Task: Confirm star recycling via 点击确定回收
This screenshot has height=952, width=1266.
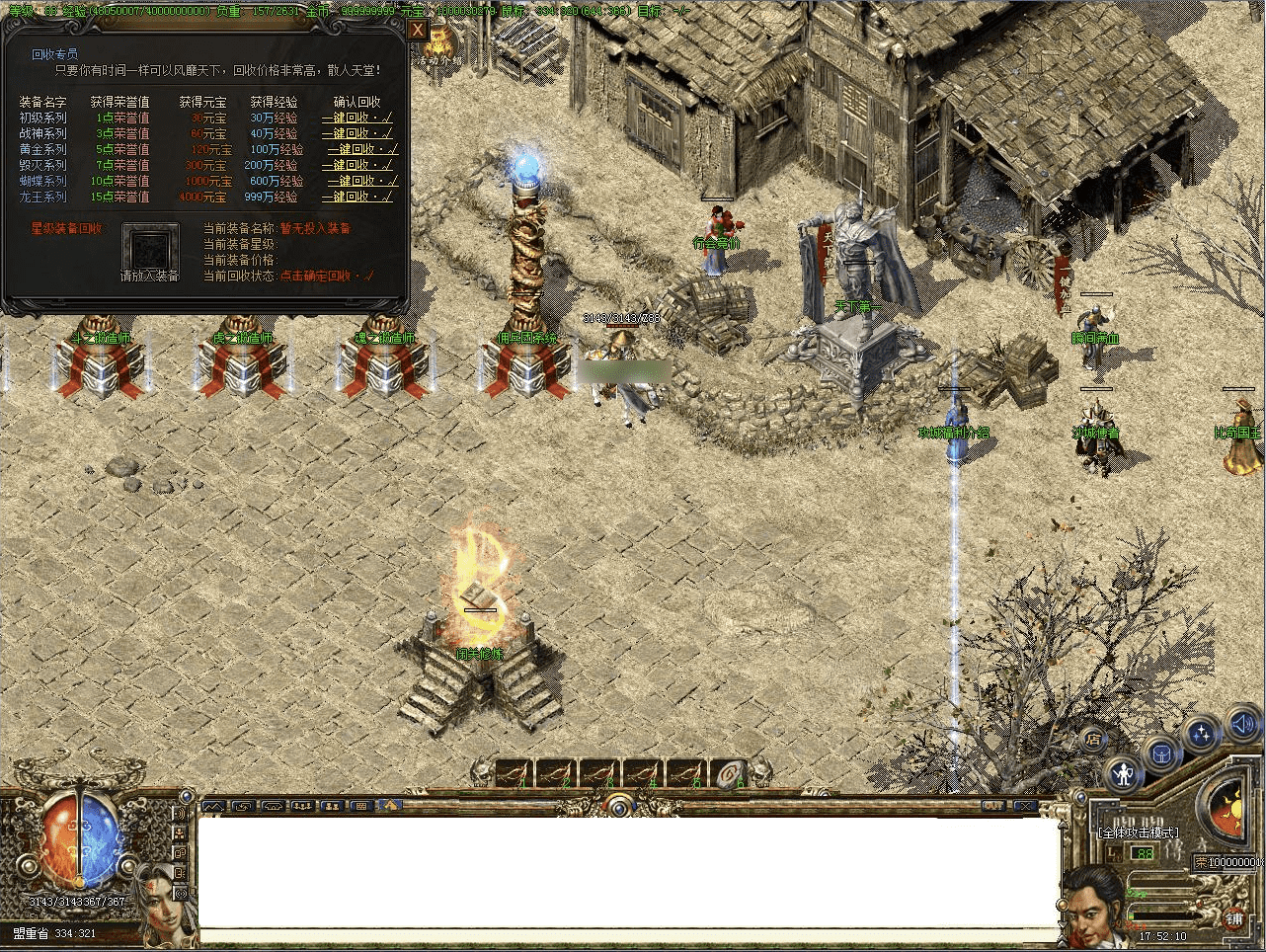Action: (326, 276)
